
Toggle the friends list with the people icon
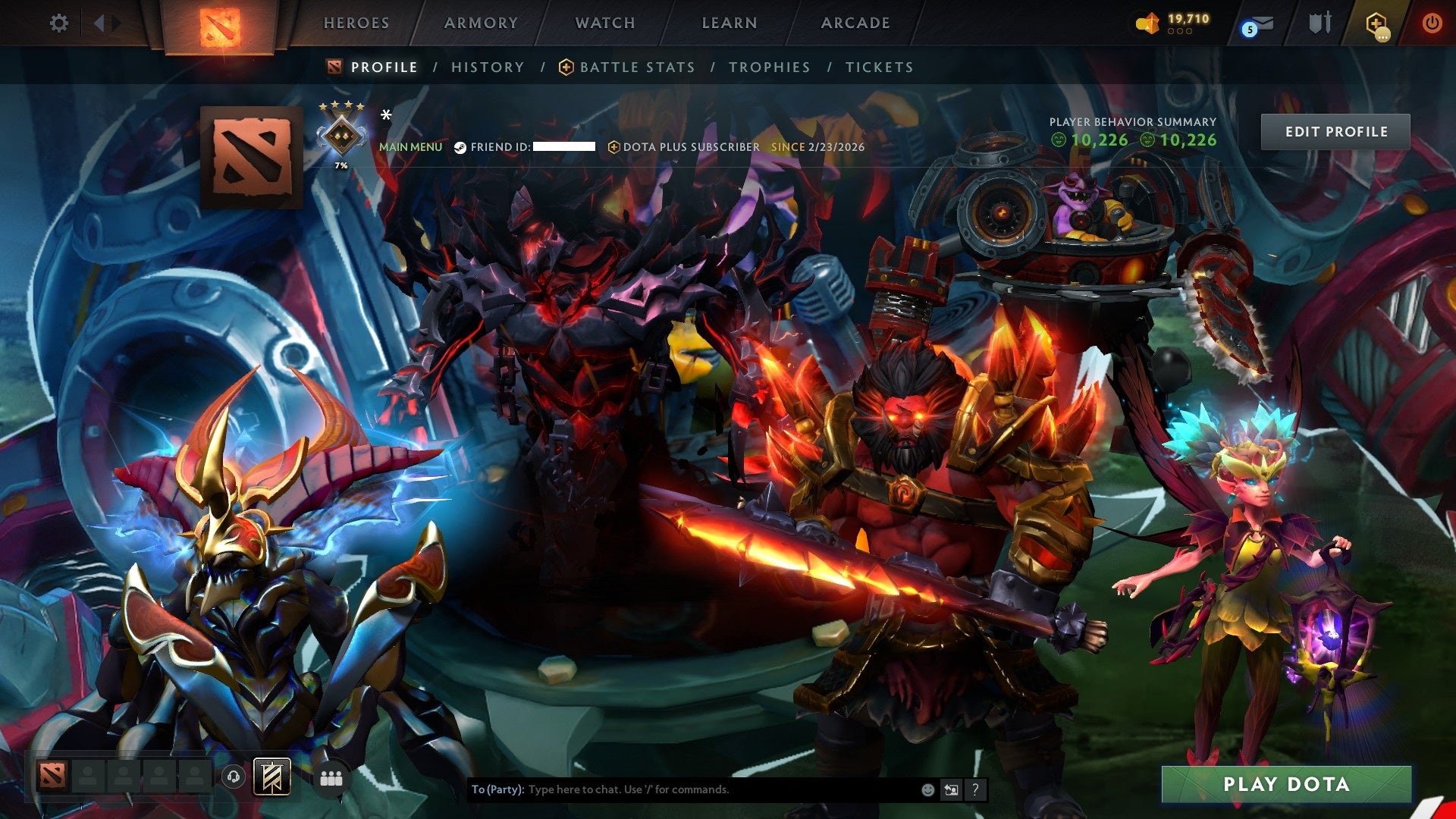click(x=331, y=777)
